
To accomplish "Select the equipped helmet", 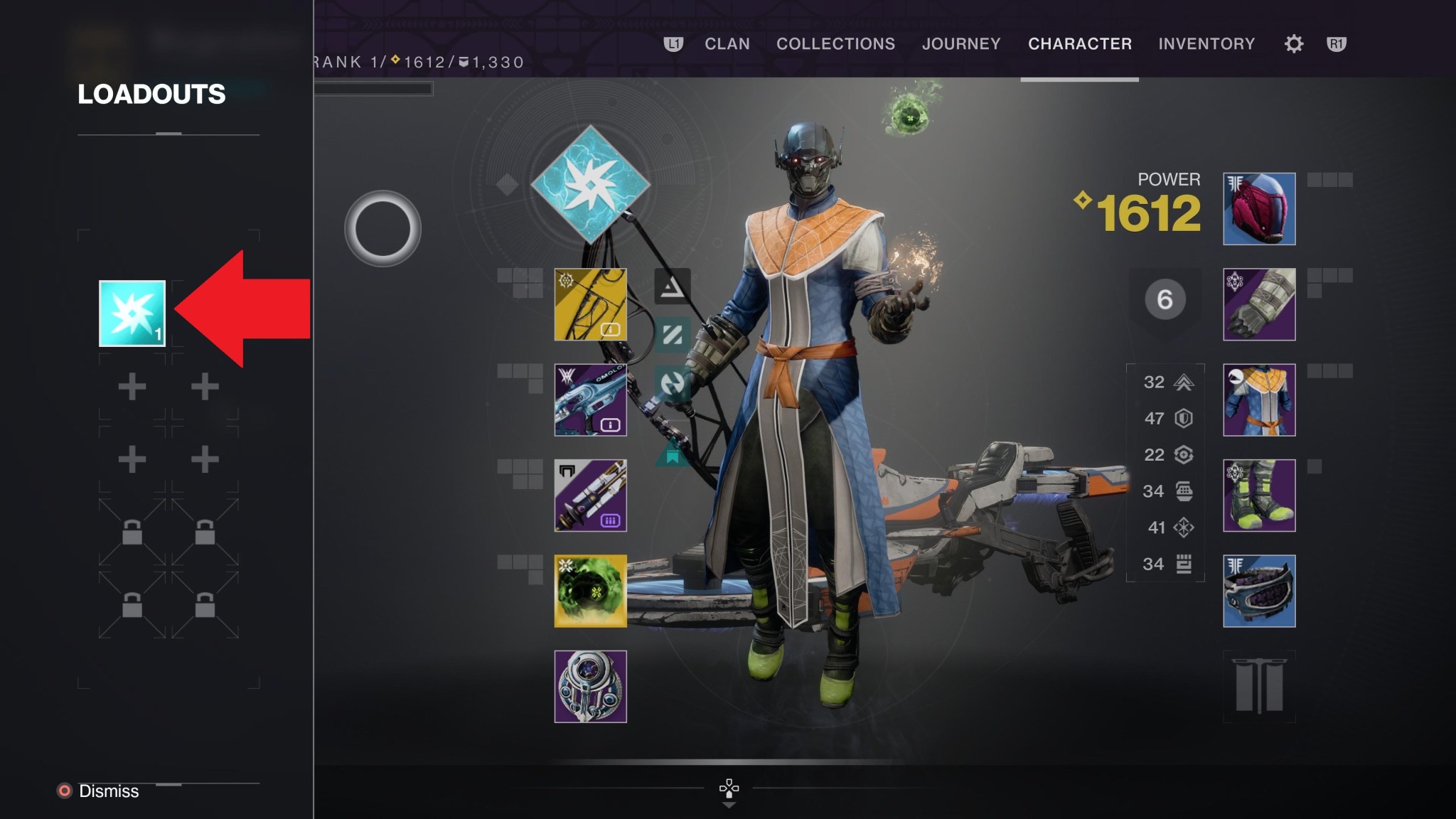I will (x=1258, y=208).
